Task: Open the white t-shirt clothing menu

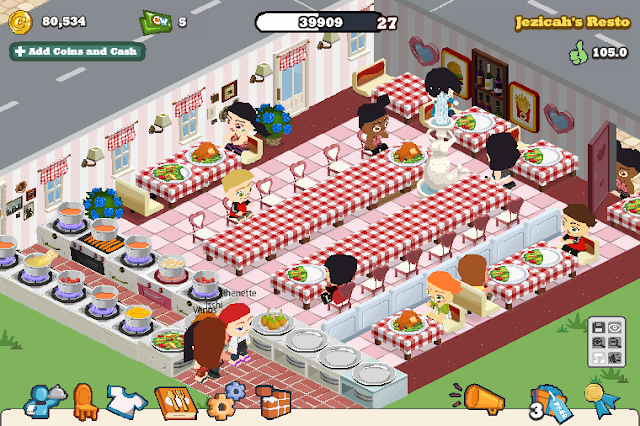Action: tap(127, 400)
